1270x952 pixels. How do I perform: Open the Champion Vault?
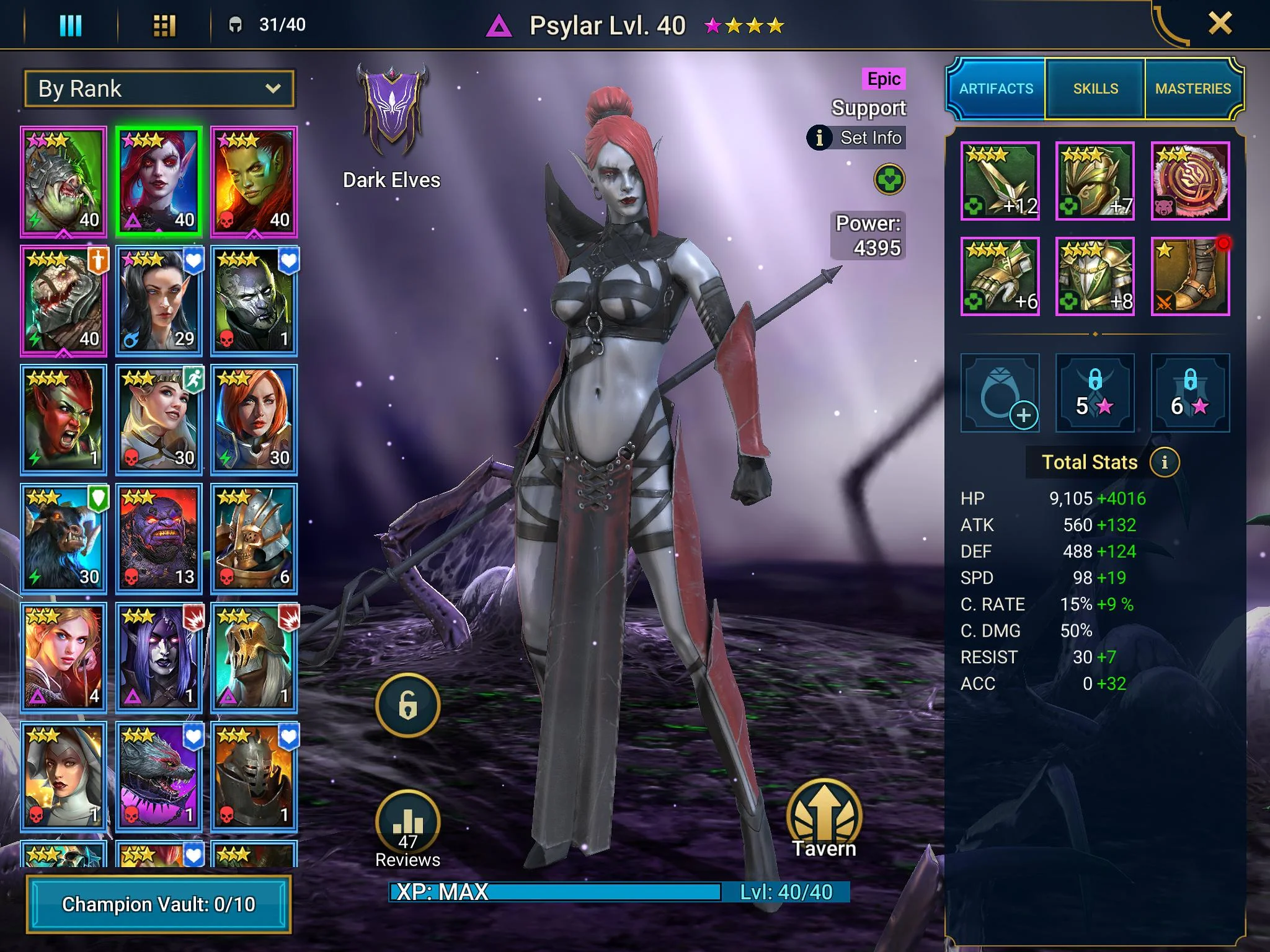point(159,904)
